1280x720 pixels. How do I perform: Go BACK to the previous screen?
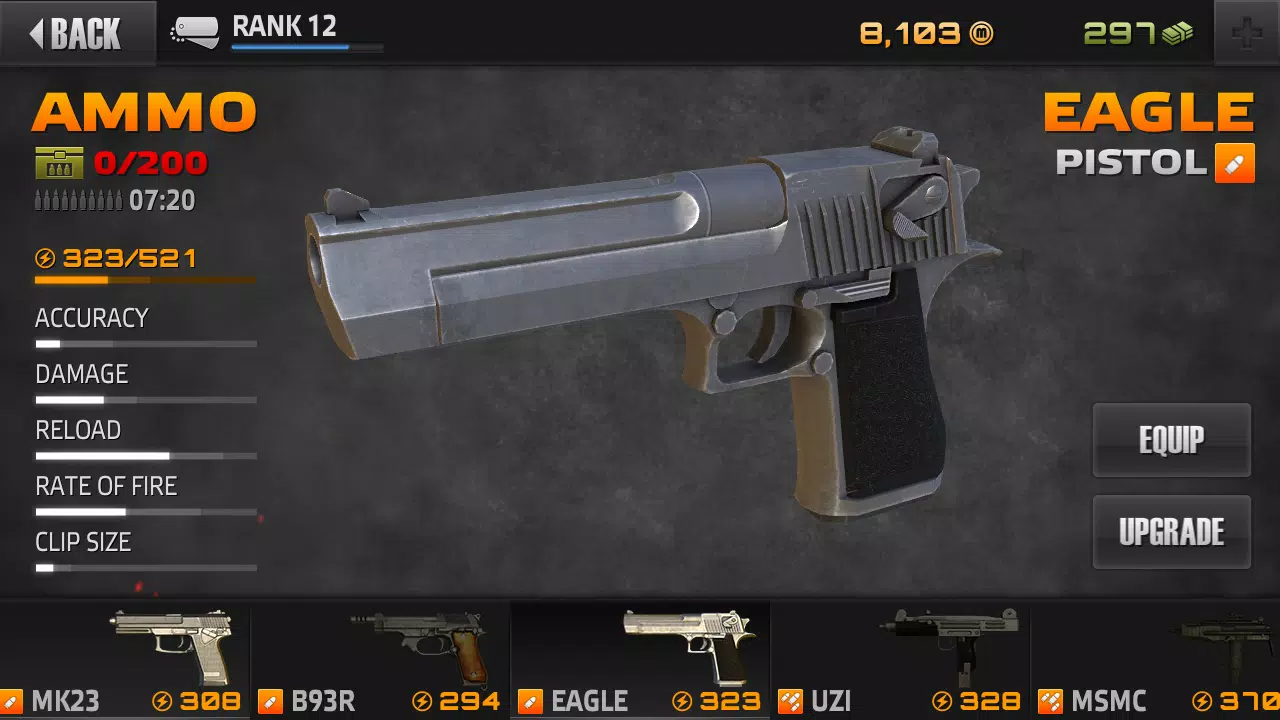click(78, 33)
